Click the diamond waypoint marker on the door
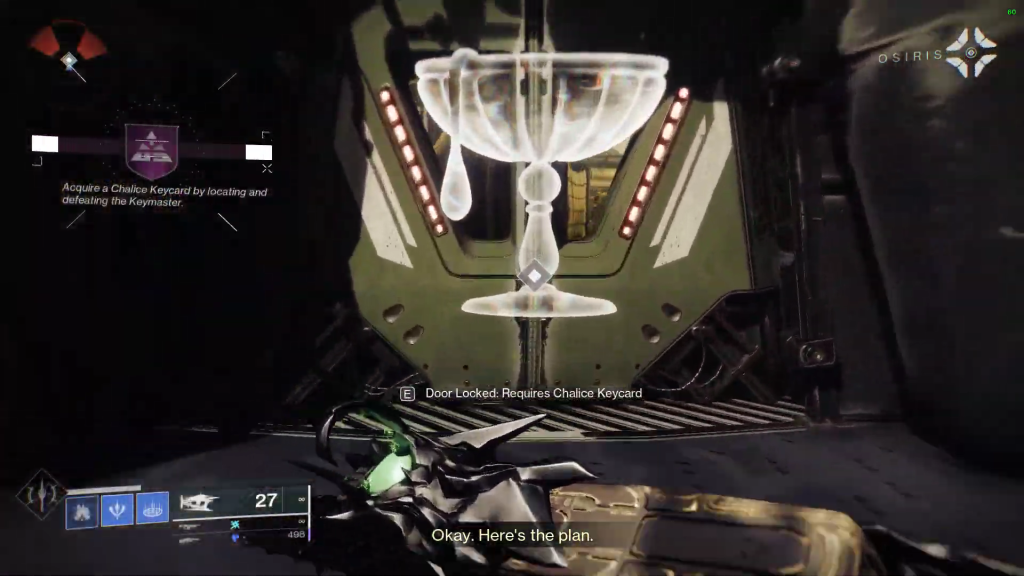 535,275
